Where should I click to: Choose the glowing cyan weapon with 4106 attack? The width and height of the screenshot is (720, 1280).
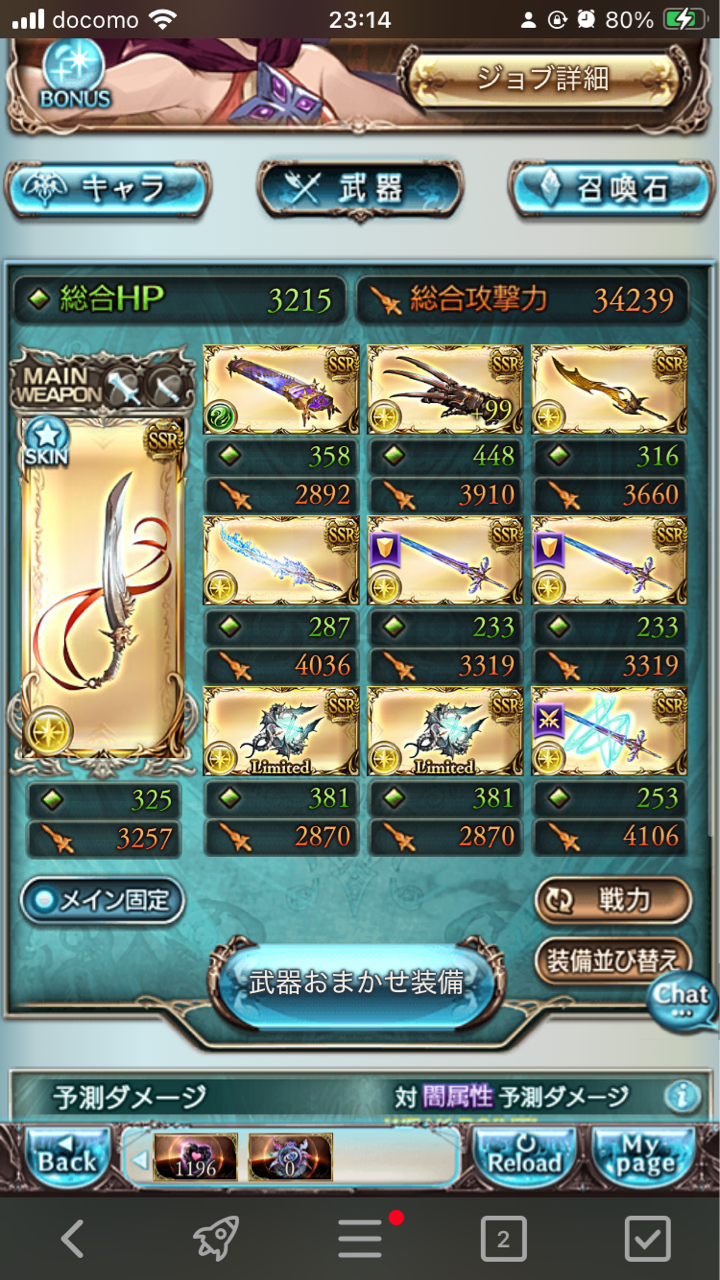point(609,731)
